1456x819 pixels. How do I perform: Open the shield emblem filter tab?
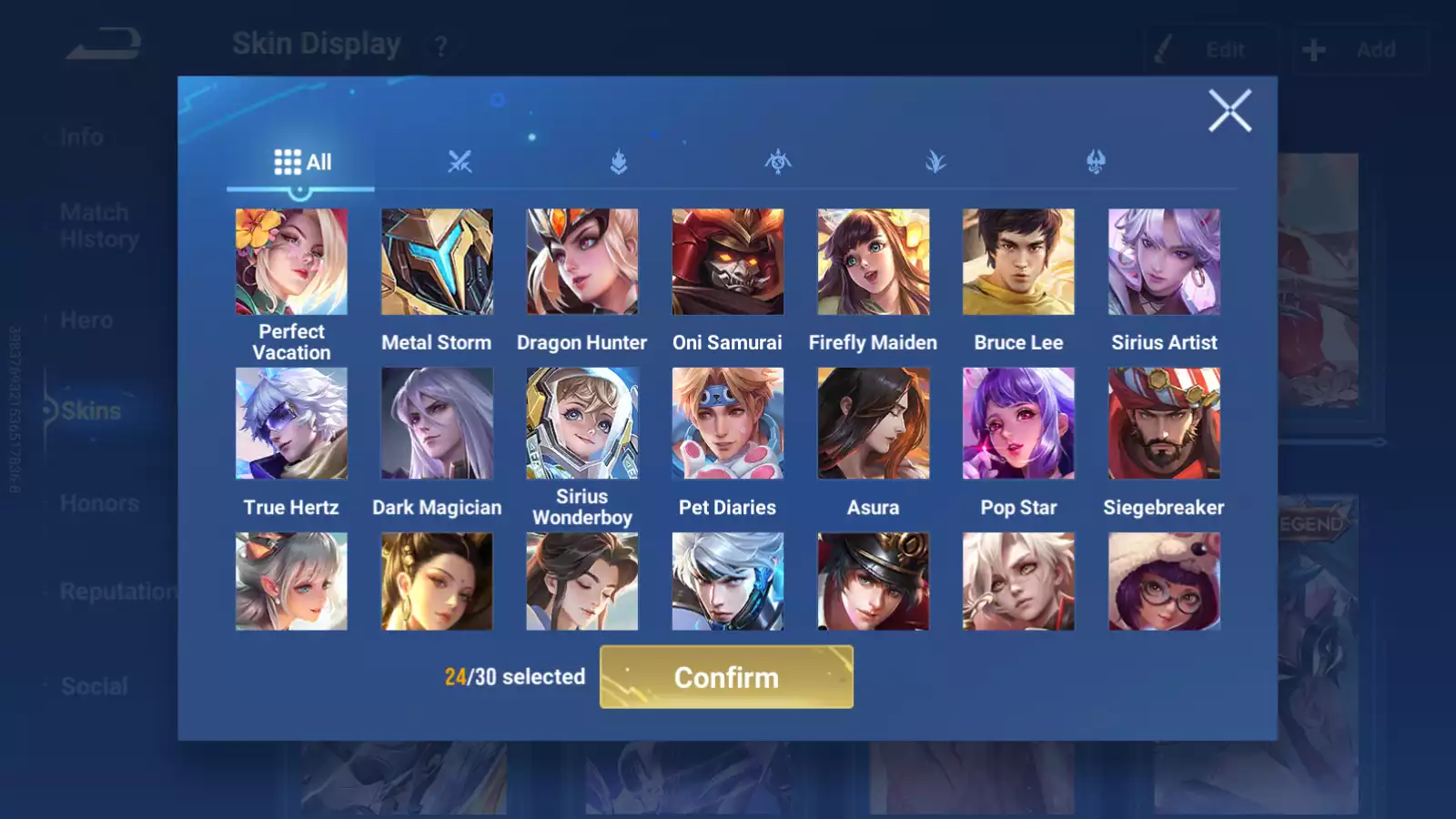pos(619,162)
